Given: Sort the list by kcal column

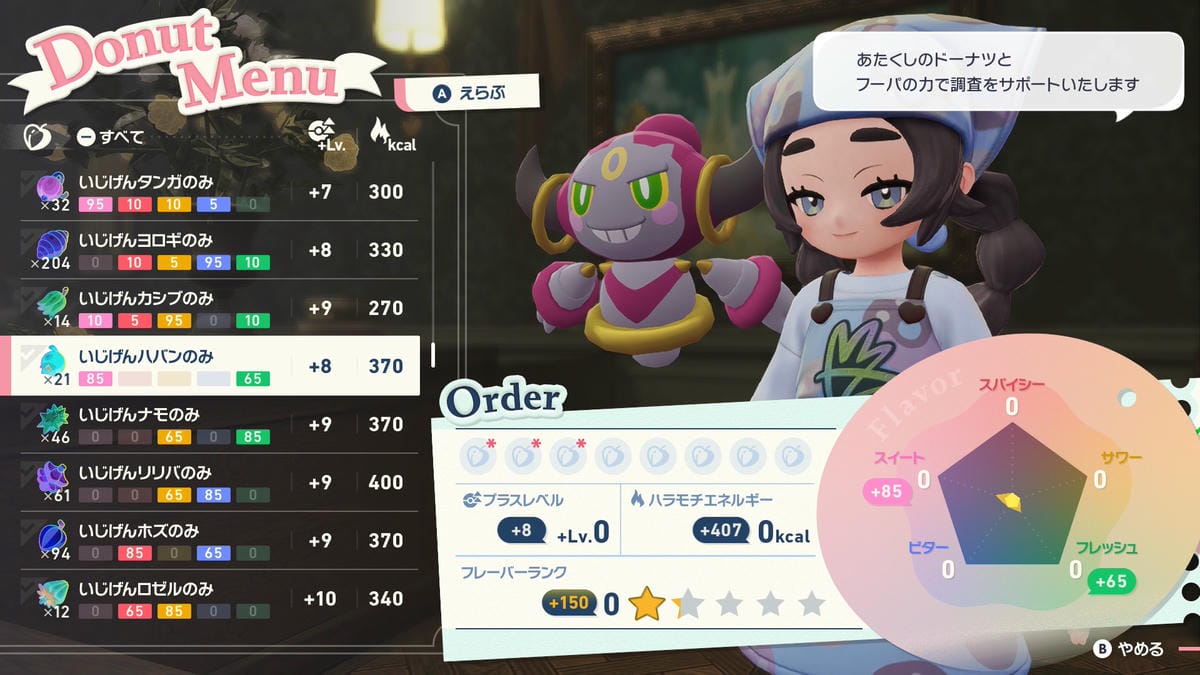Looking at the screenshot, I should click(x=387, y=136).
